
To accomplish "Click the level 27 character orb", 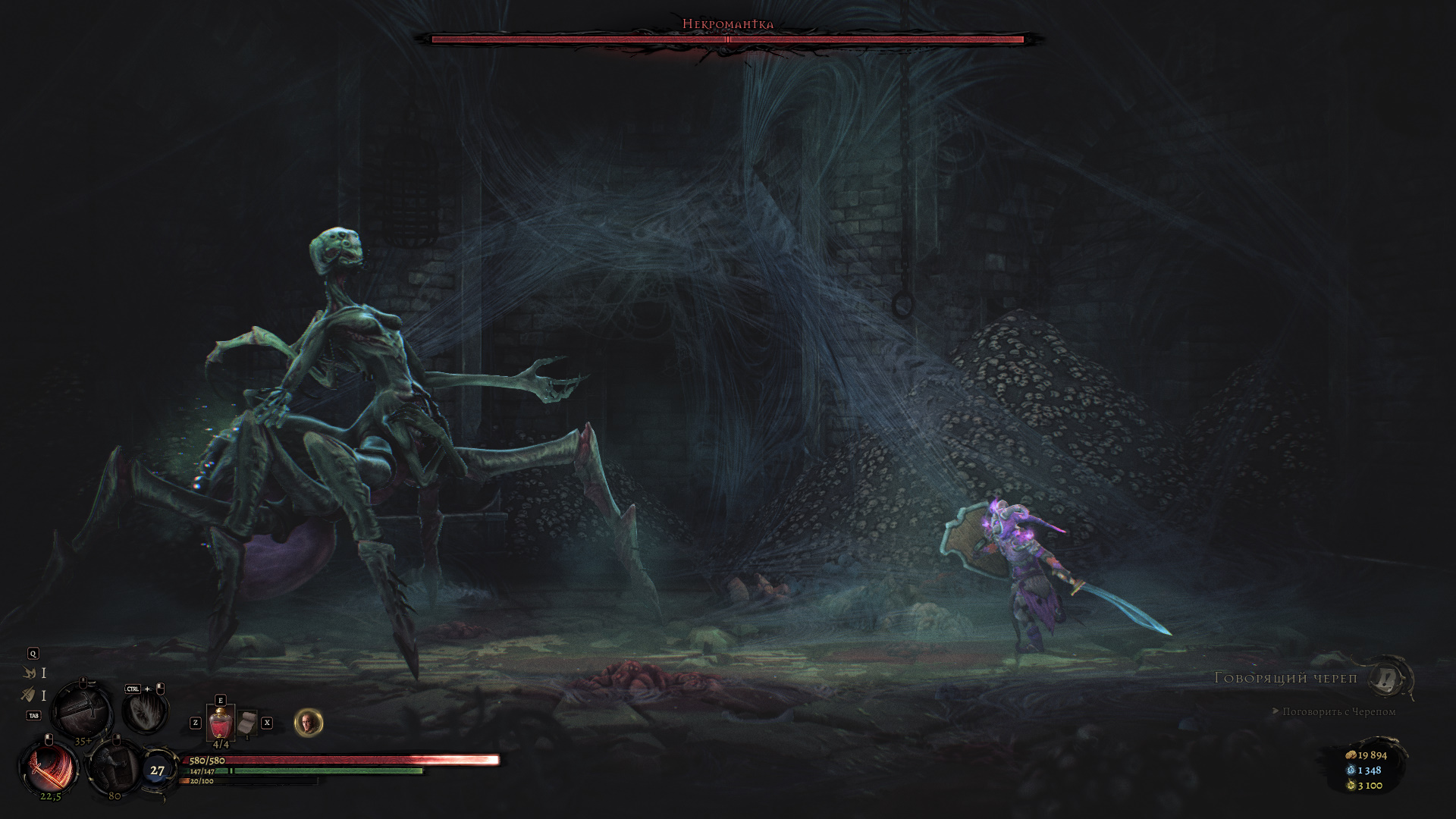I will (157, 770).
